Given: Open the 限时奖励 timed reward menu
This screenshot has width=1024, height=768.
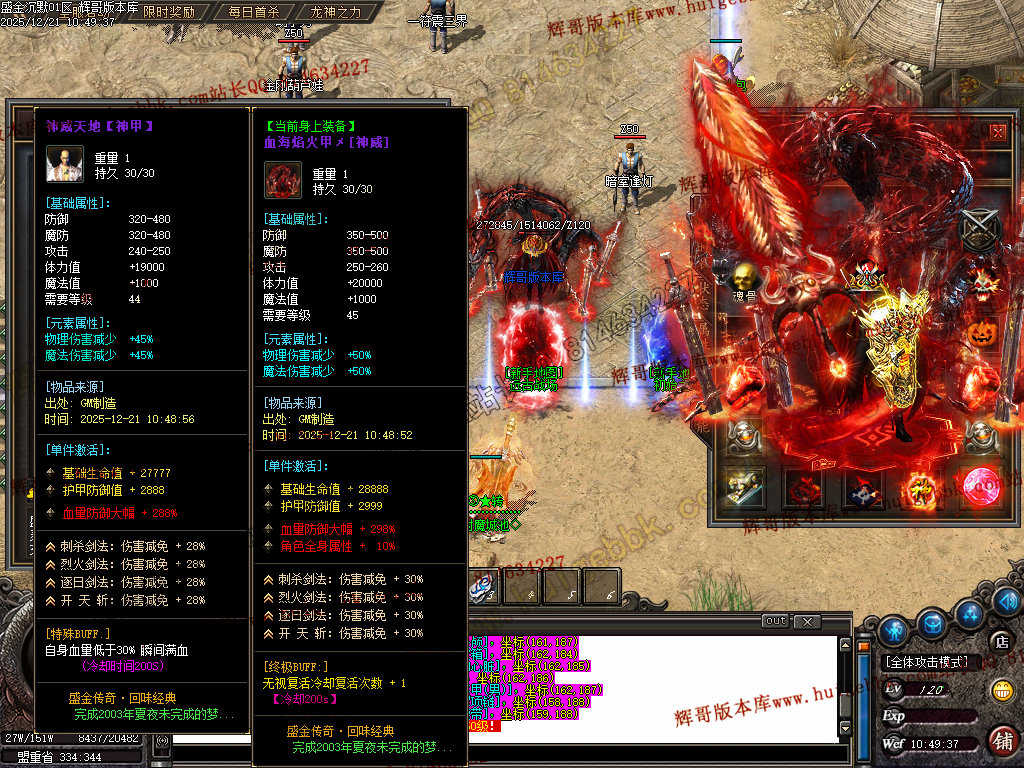Looking at the screenshot, I should tap(169, 12).
